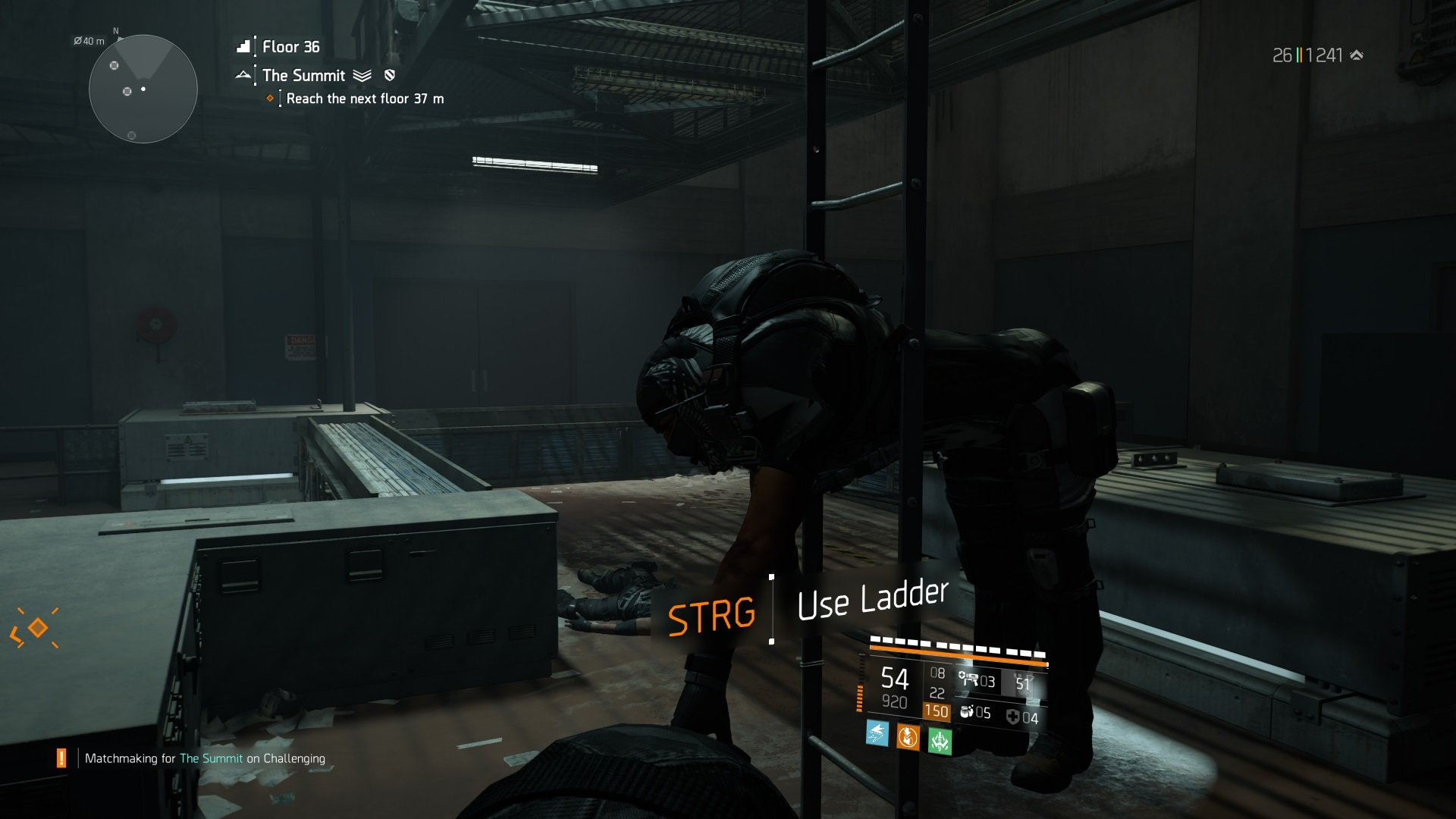Click the grenade icon showing 05
This screenshot has width=1456, height=819.
968,714
